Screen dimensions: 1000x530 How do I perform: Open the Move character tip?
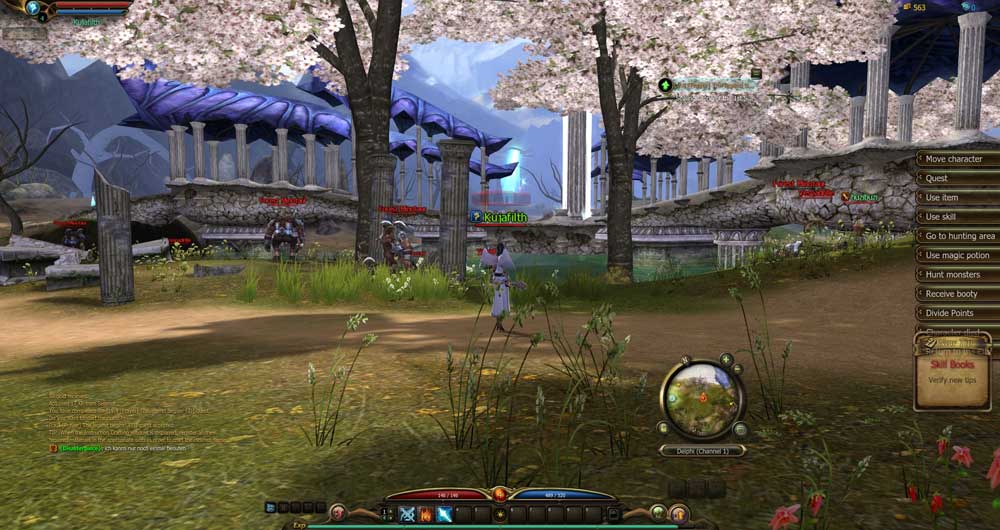tap(955, 159)
